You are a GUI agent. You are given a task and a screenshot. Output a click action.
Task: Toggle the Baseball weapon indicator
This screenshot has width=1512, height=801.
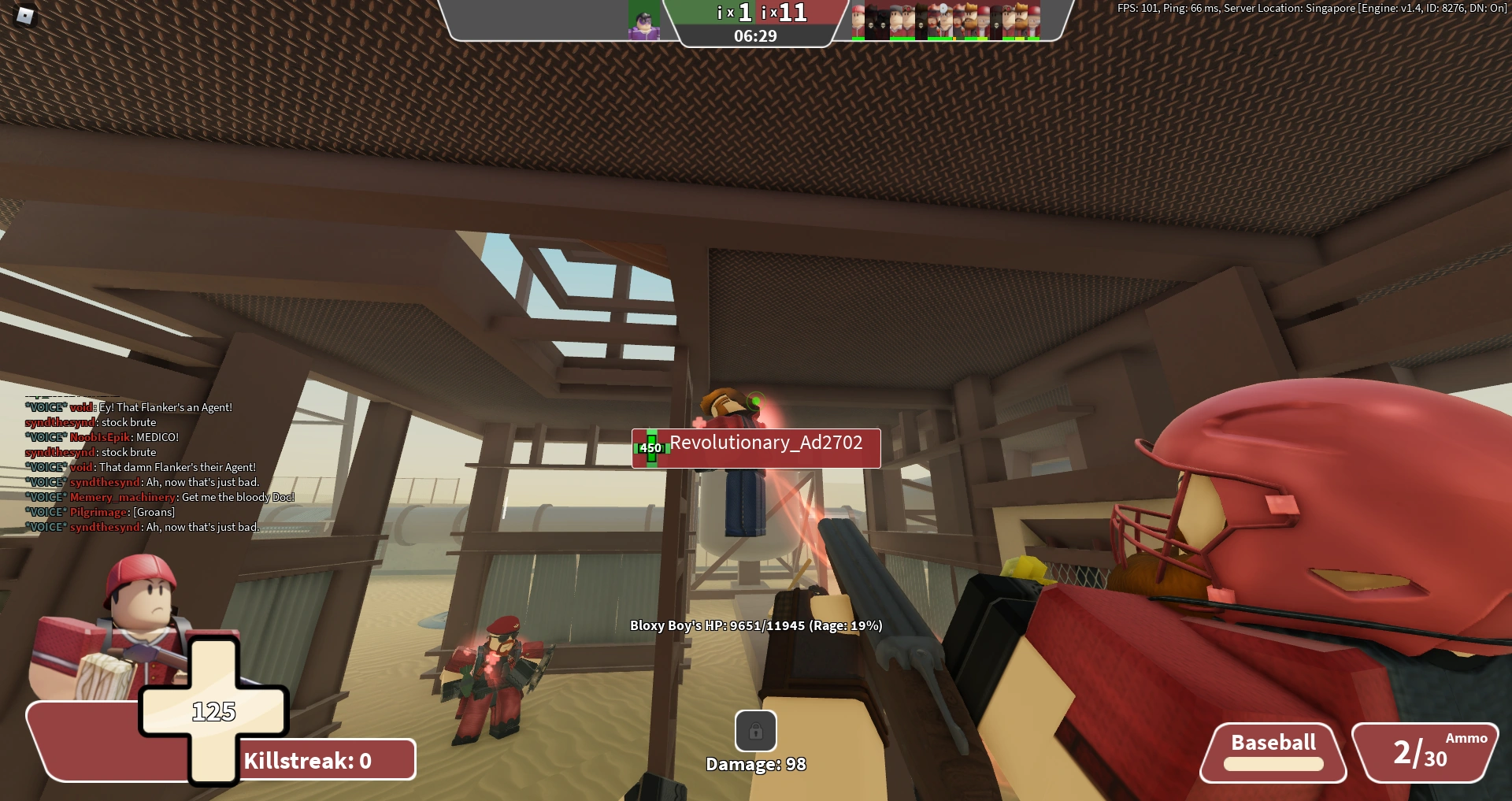click(x=1273, y=740)
